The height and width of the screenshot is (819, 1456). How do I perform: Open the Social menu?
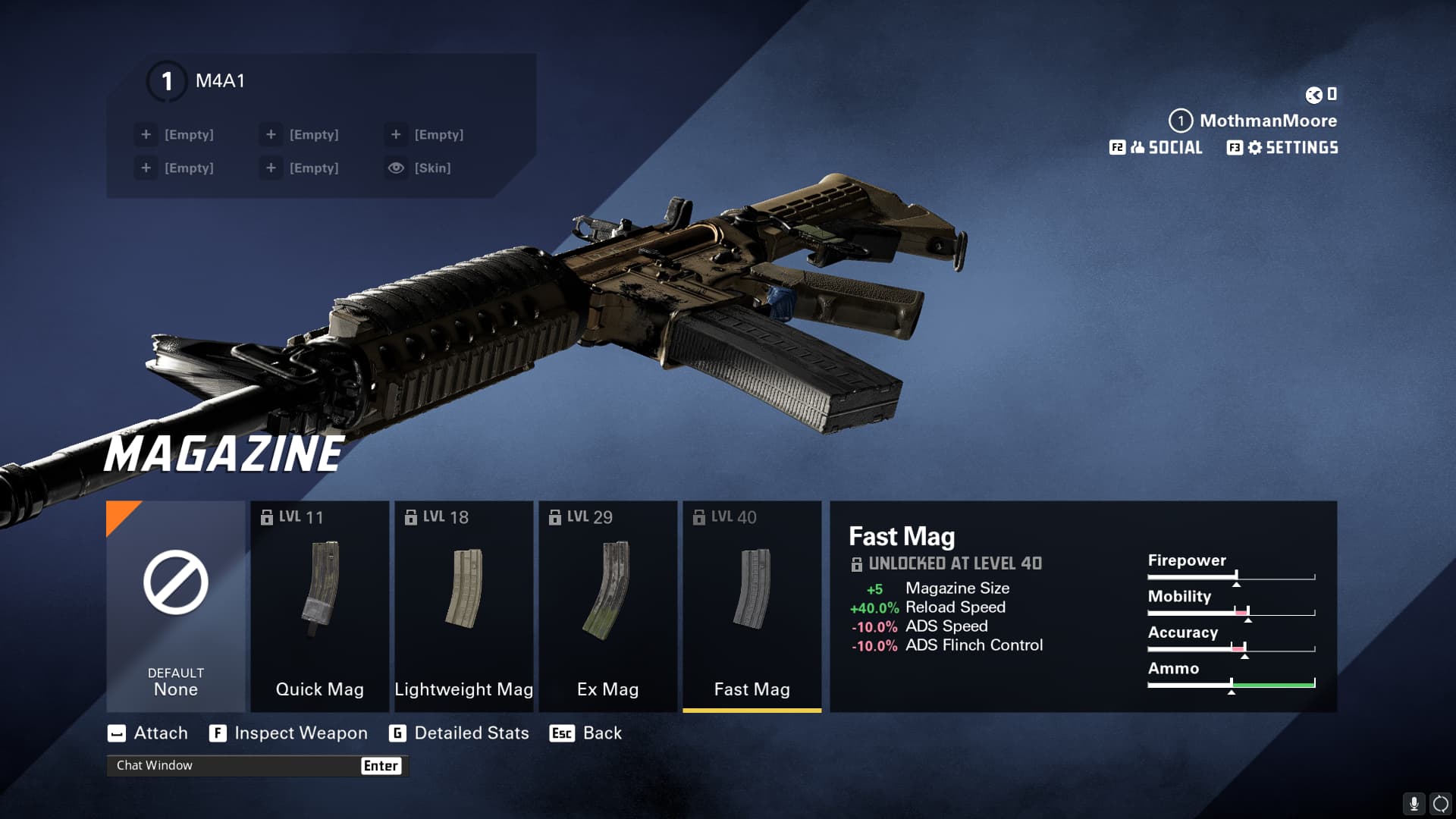[1156, 148]
